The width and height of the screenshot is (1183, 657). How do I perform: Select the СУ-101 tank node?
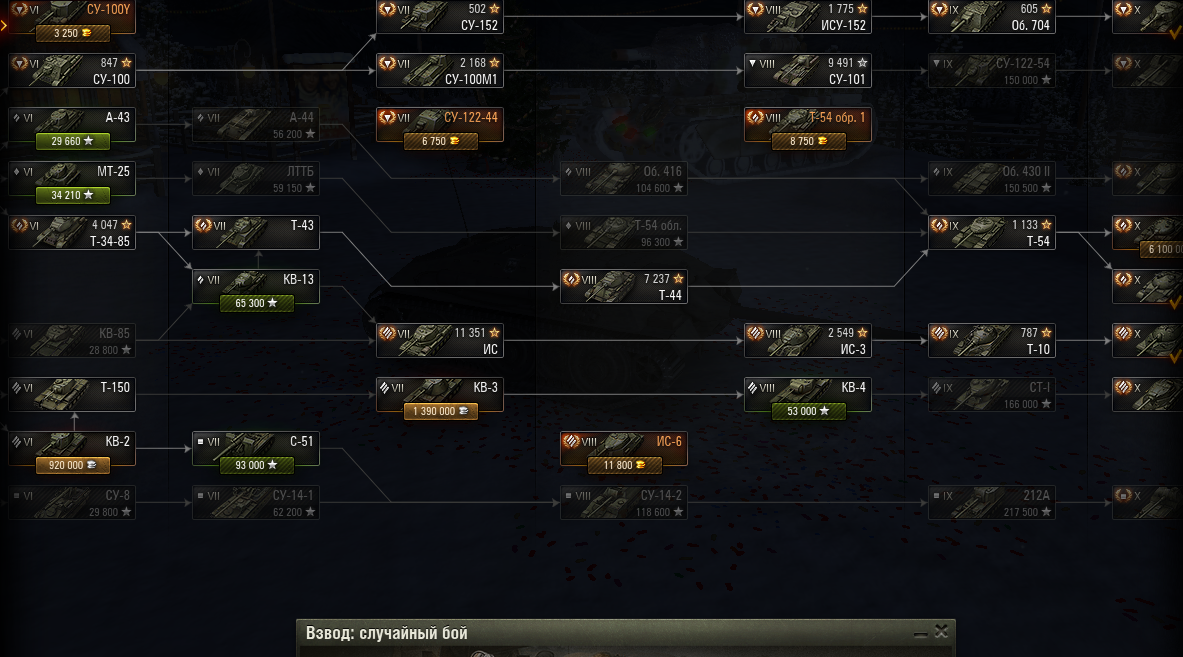click(806, 71)
